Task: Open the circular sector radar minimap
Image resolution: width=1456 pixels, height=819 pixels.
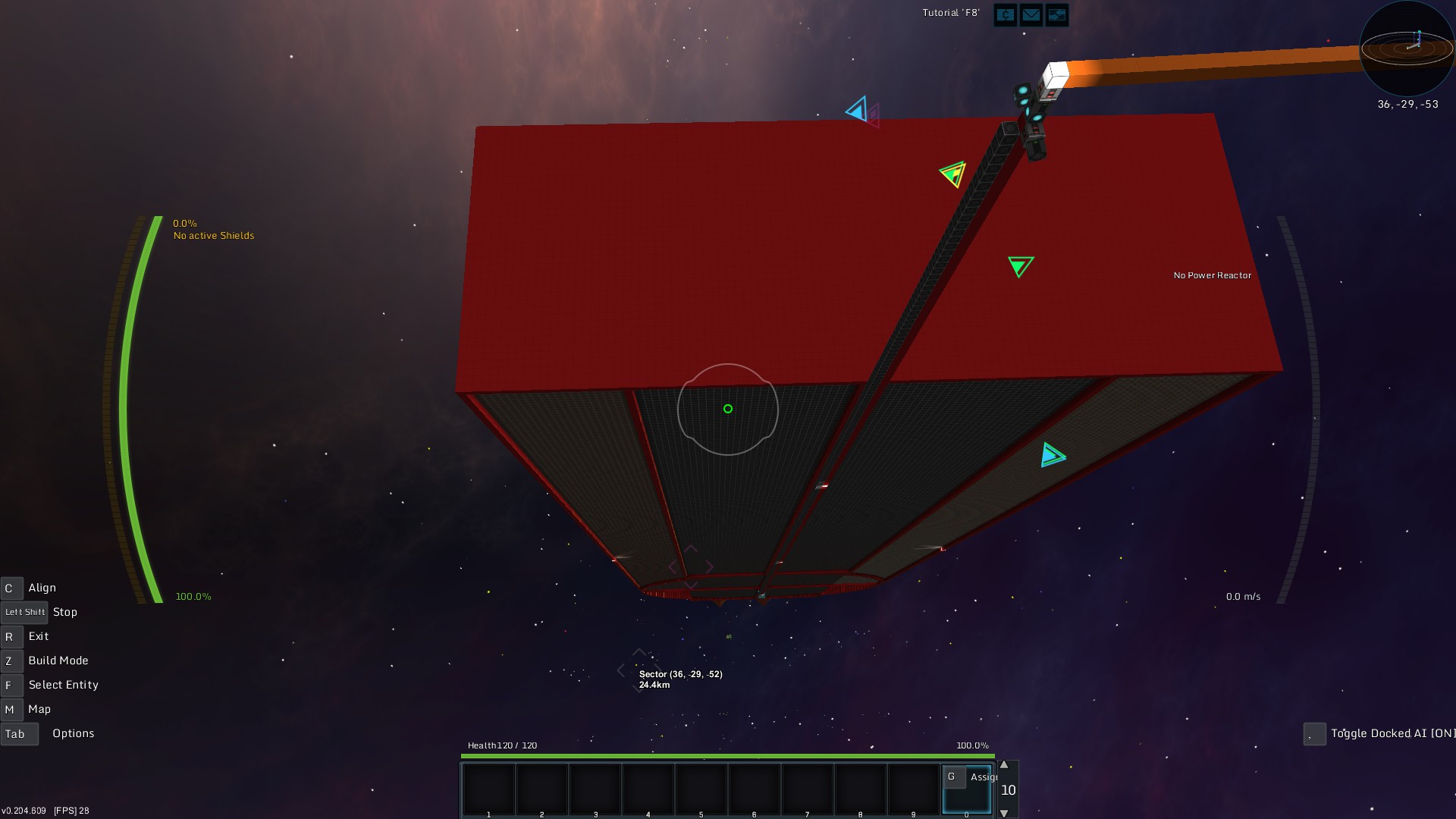Action: (x=1407, y=48)
